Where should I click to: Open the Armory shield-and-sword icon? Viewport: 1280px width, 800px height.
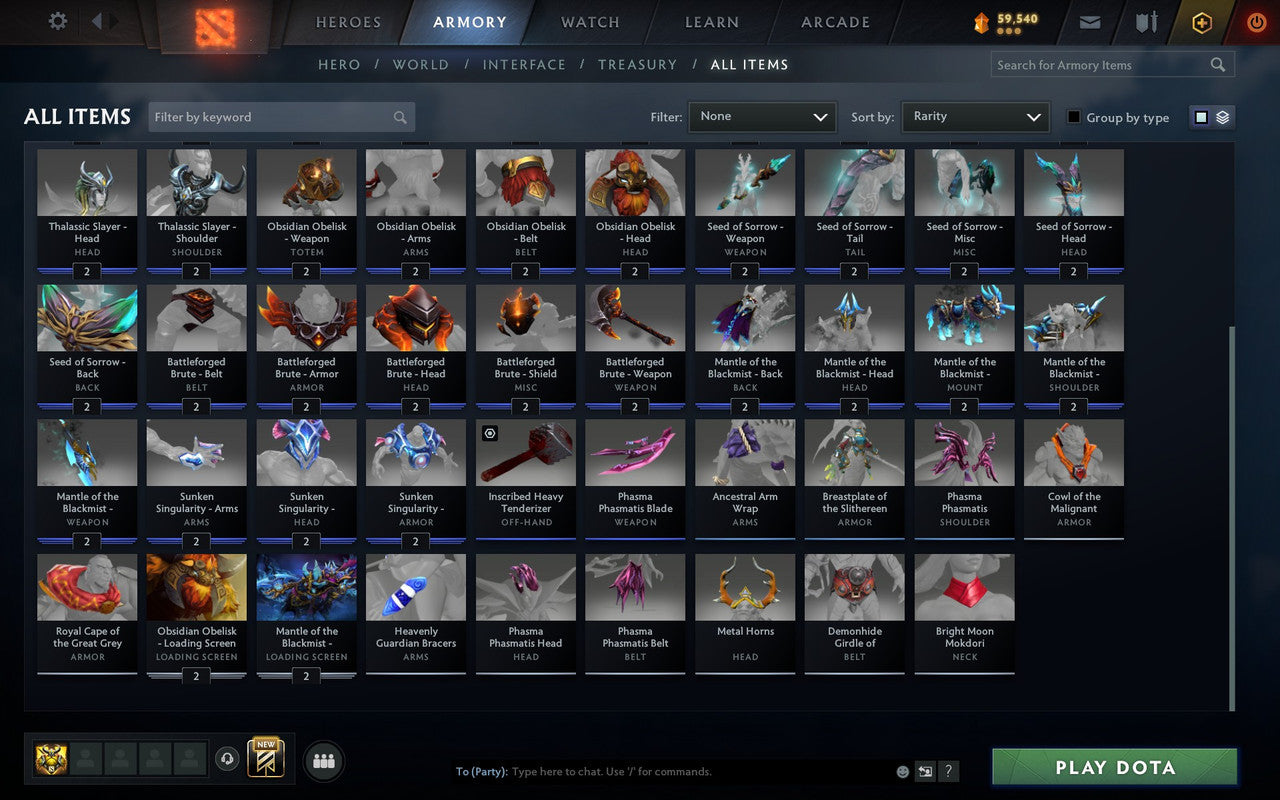[1145, 22]
